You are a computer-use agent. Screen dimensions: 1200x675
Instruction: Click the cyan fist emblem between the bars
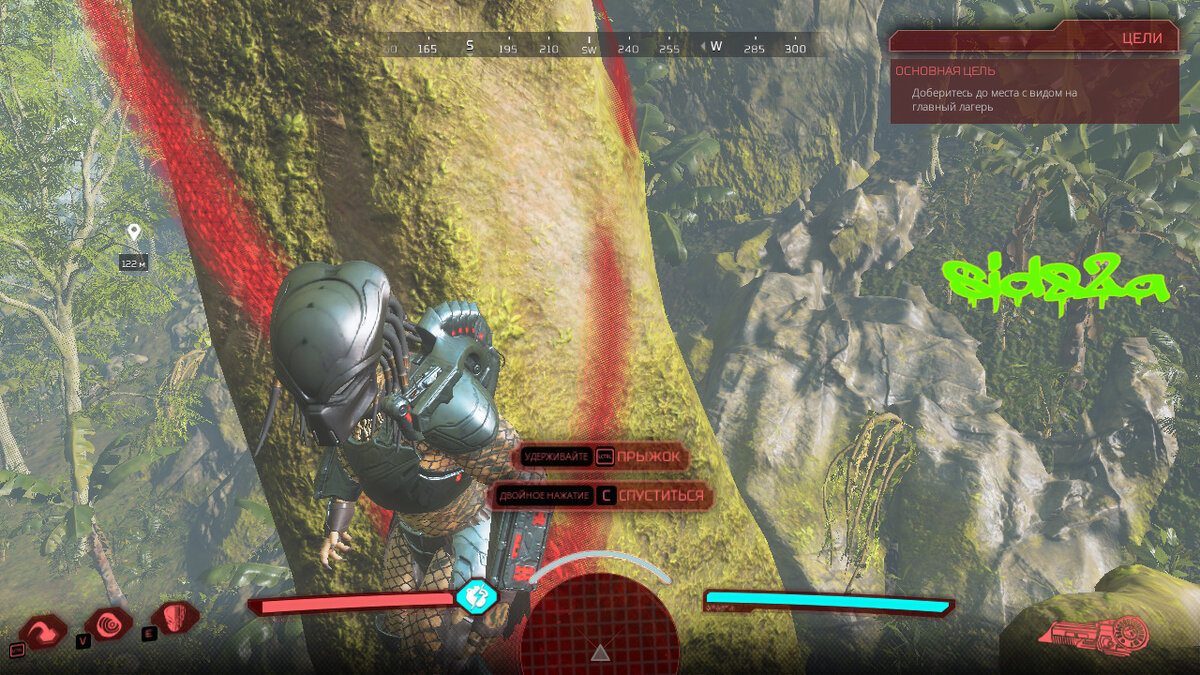(x=477, y=597)
